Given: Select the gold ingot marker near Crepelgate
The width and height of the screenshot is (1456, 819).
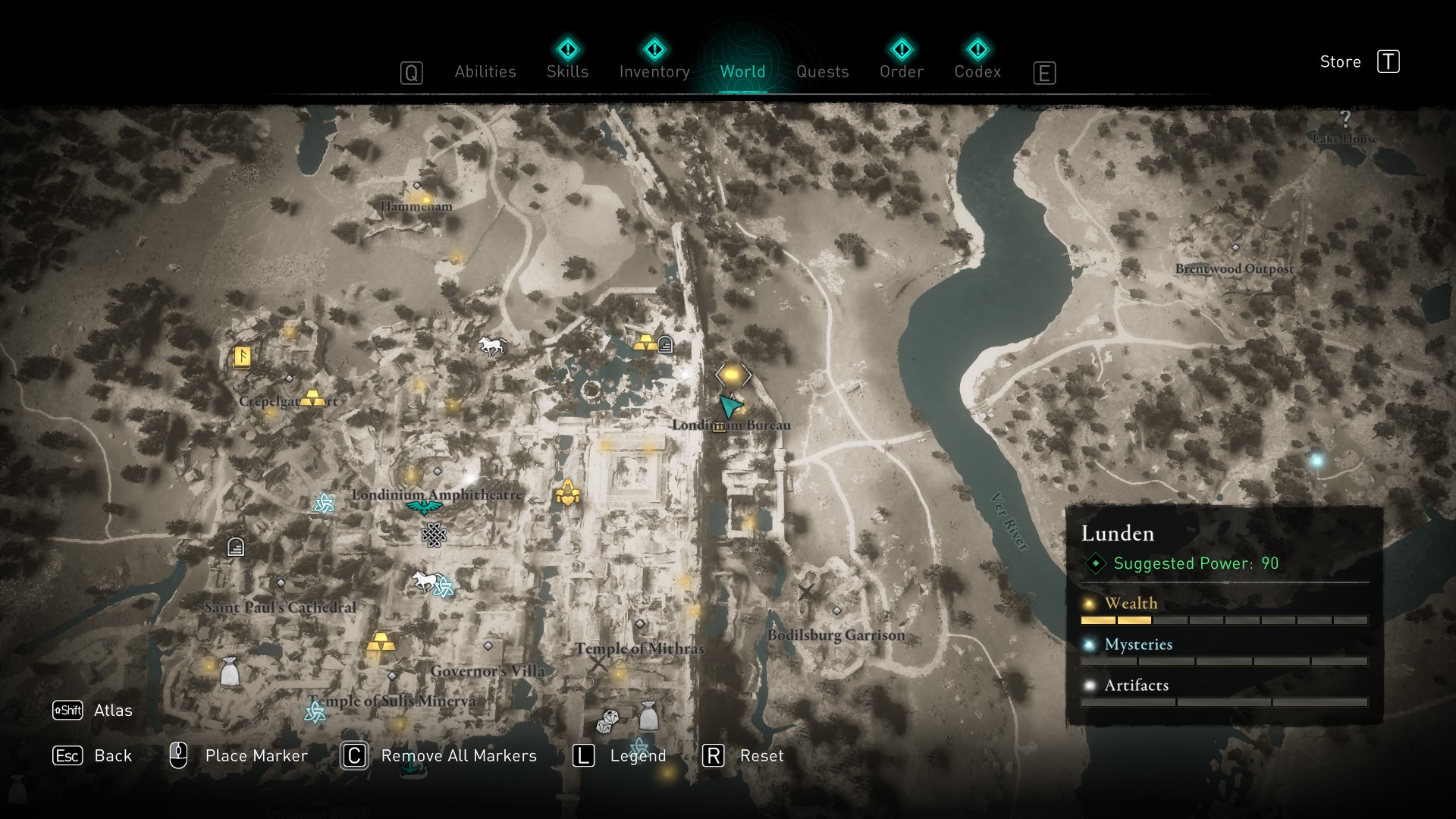Looking at the screenshot, I should 312,397.
